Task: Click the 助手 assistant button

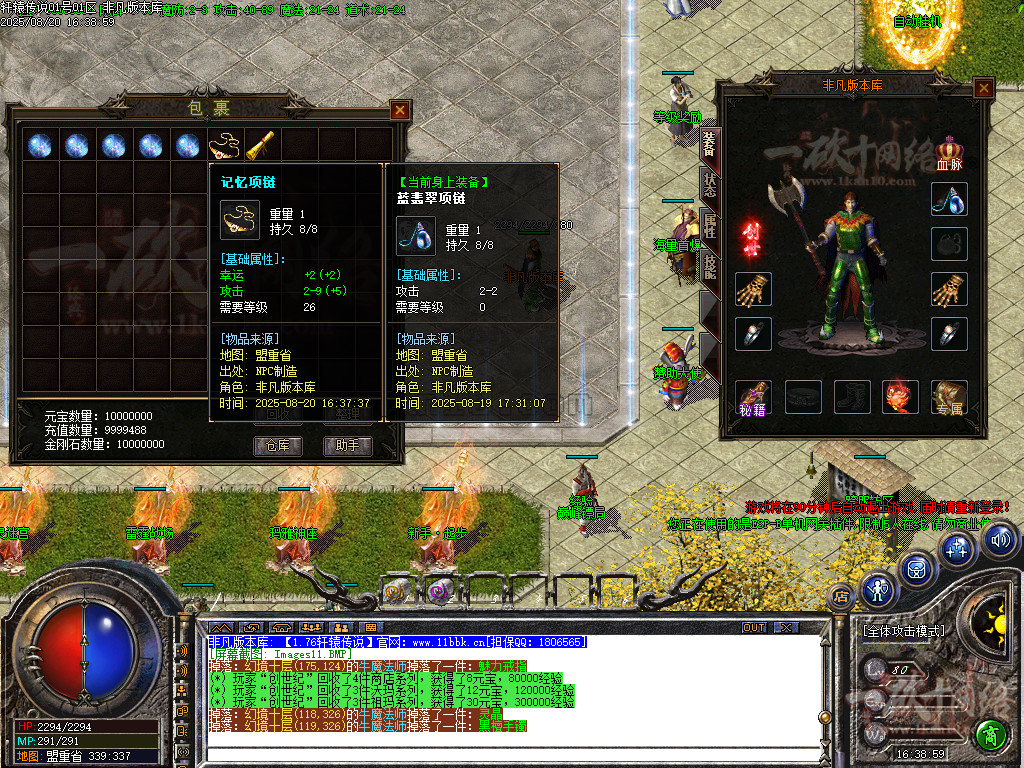Action: coord(347,445)
